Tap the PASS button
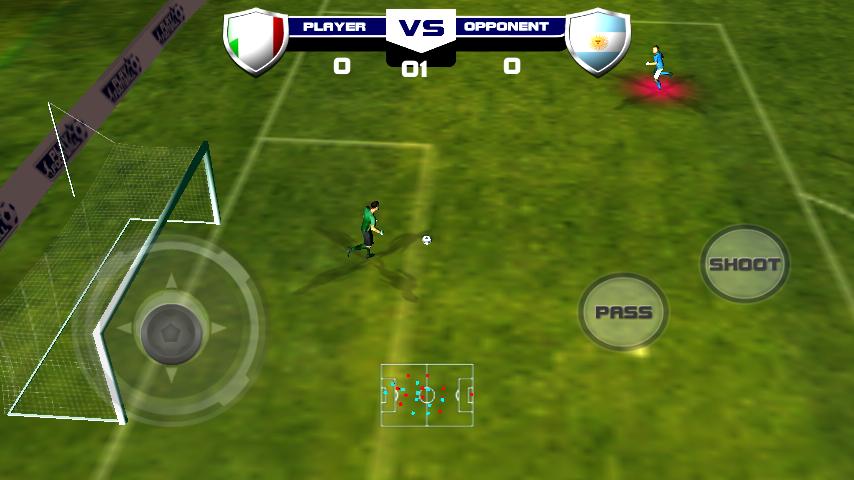 623,312
